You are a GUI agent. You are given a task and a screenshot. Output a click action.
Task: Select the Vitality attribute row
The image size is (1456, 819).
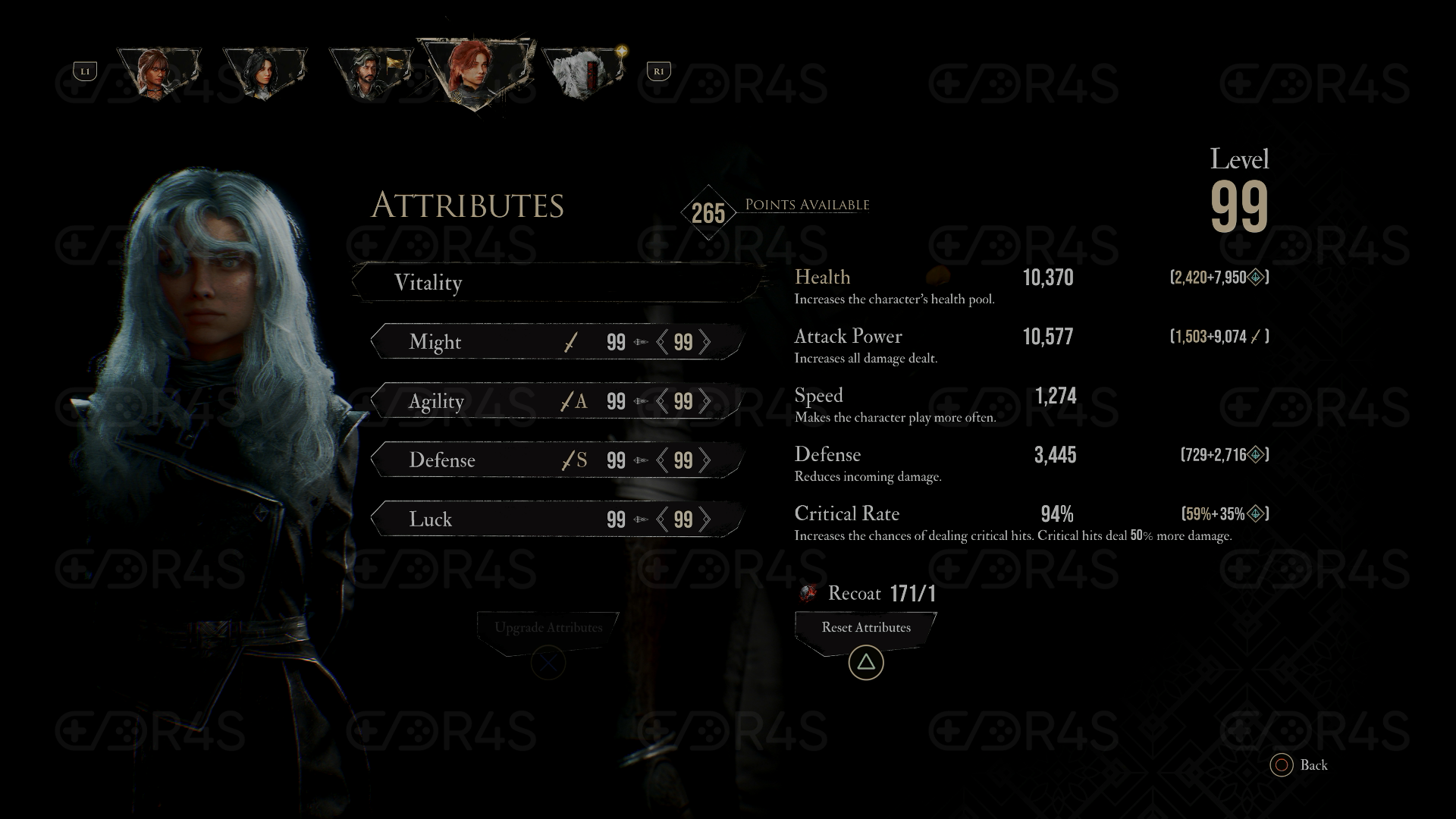point(557,283)
